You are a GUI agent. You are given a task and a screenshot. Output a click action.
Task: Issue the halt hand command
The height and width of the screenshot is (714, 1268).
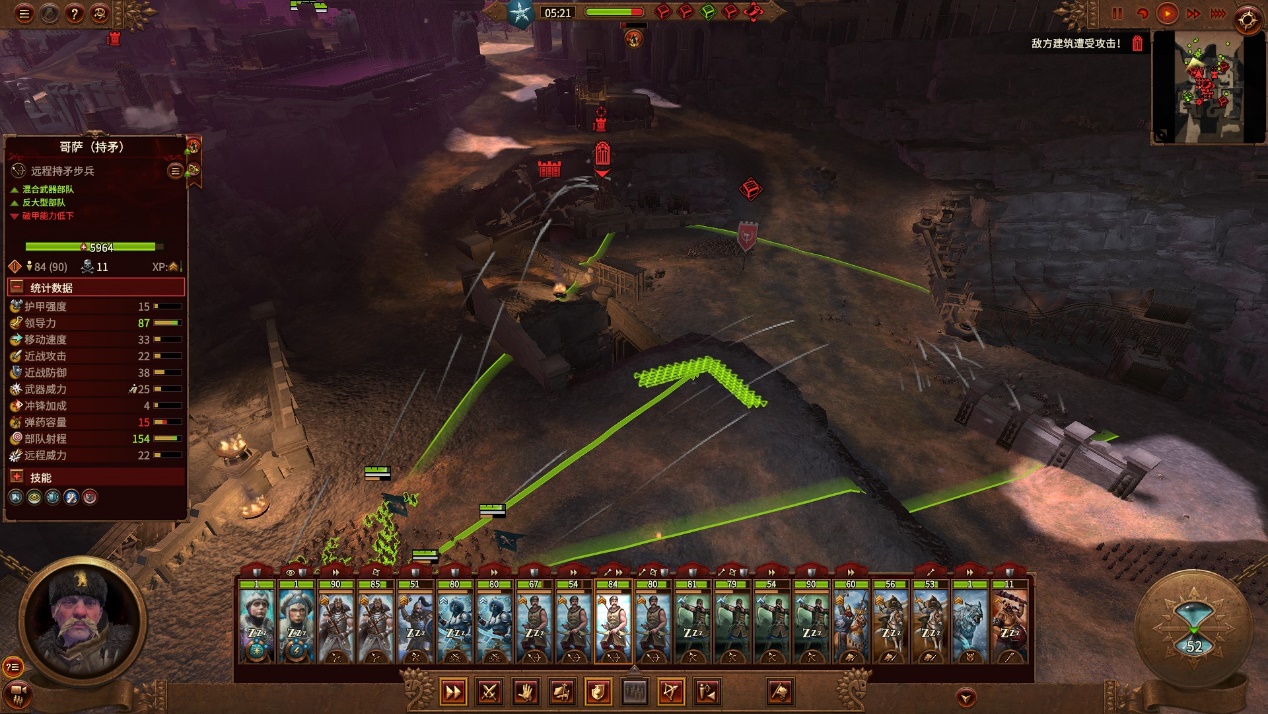[x=525, y=691]
